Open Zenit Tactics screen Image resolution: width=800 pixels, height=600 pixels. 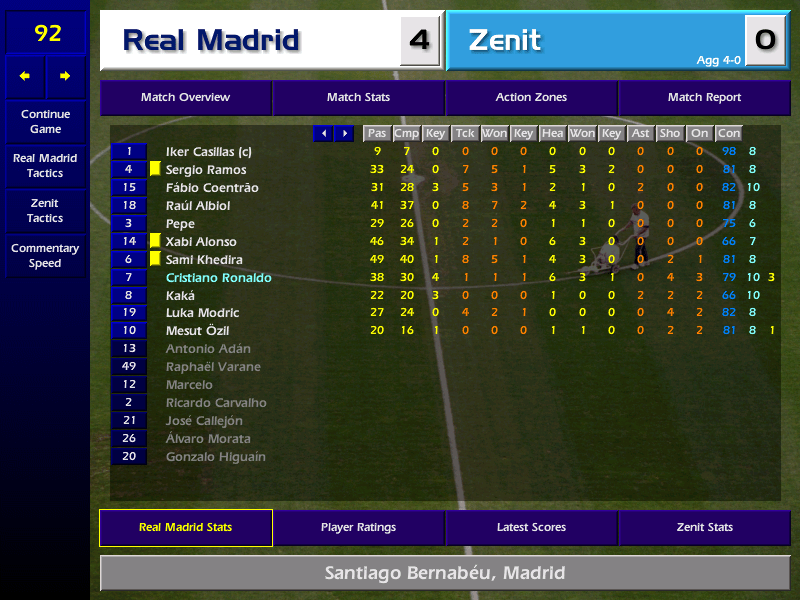45,210
